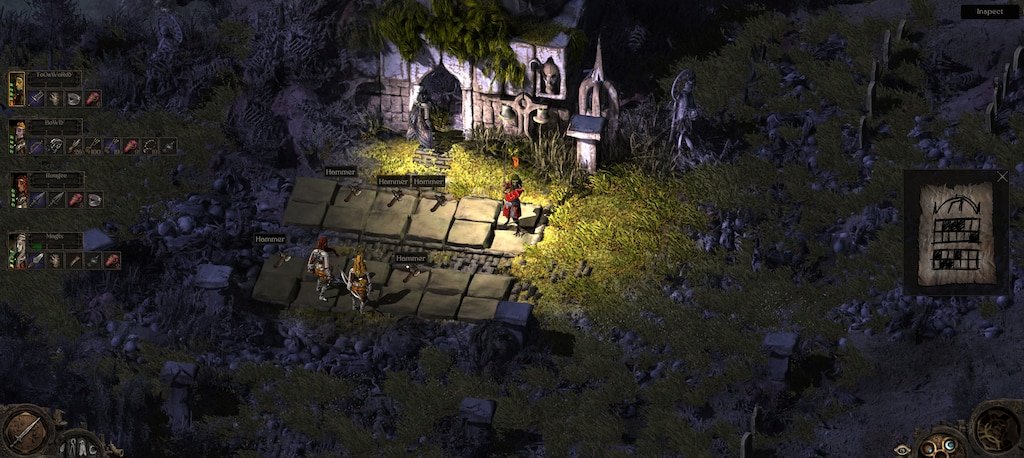View the parchment puzzle drawing
The width and height of the screenshot is (1024, 458).
pos(956,234)
